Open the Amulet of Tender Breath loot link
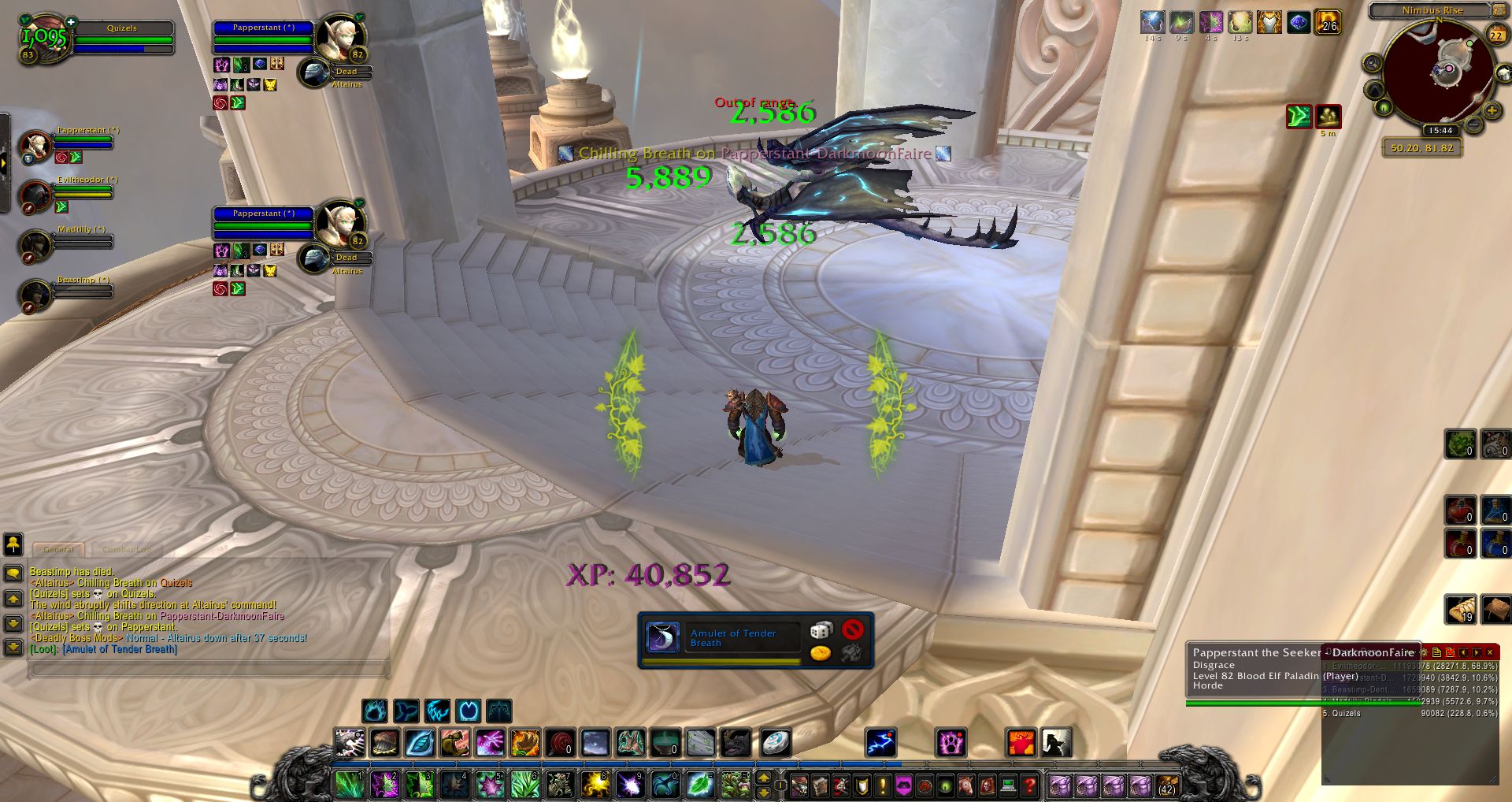 (120, 649)
